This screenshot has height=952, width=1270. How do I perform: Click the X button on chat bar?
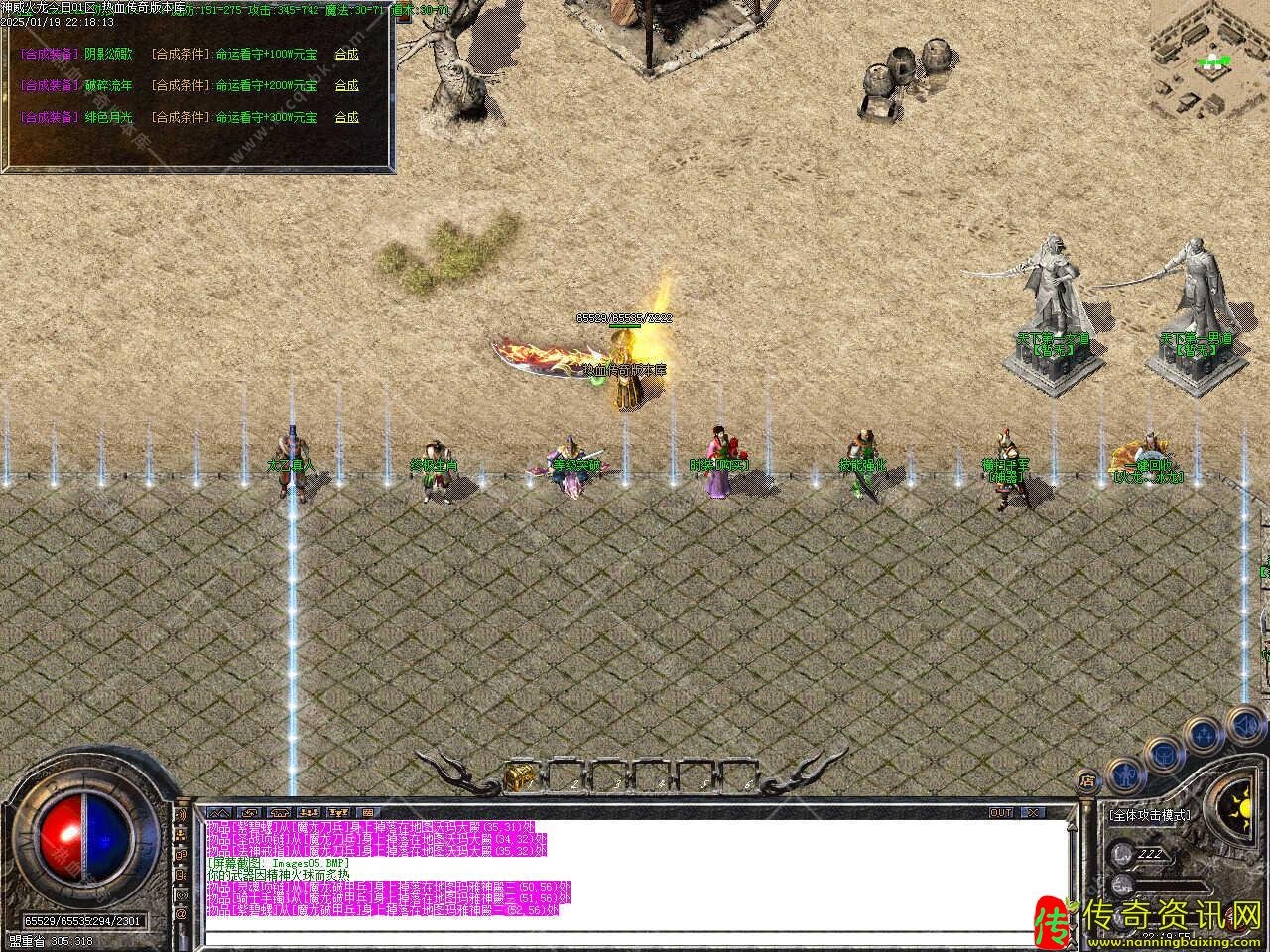(x=1033, y=813)
